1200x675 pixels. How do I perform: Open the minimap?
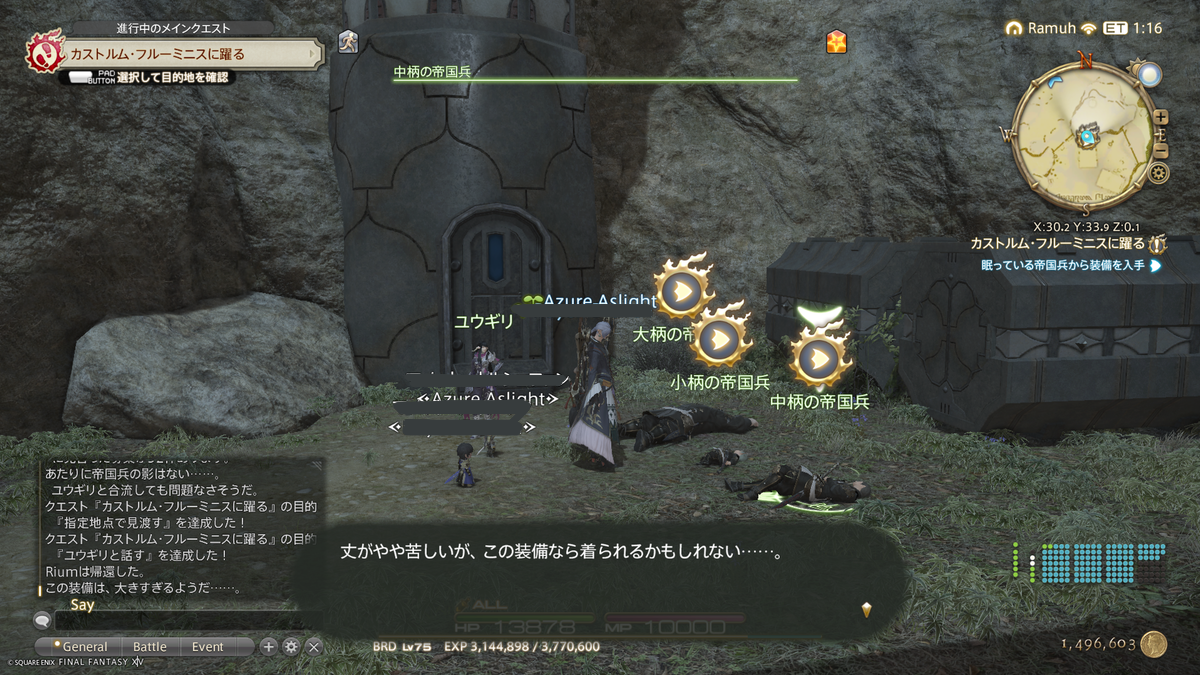tap(1085, 135)
